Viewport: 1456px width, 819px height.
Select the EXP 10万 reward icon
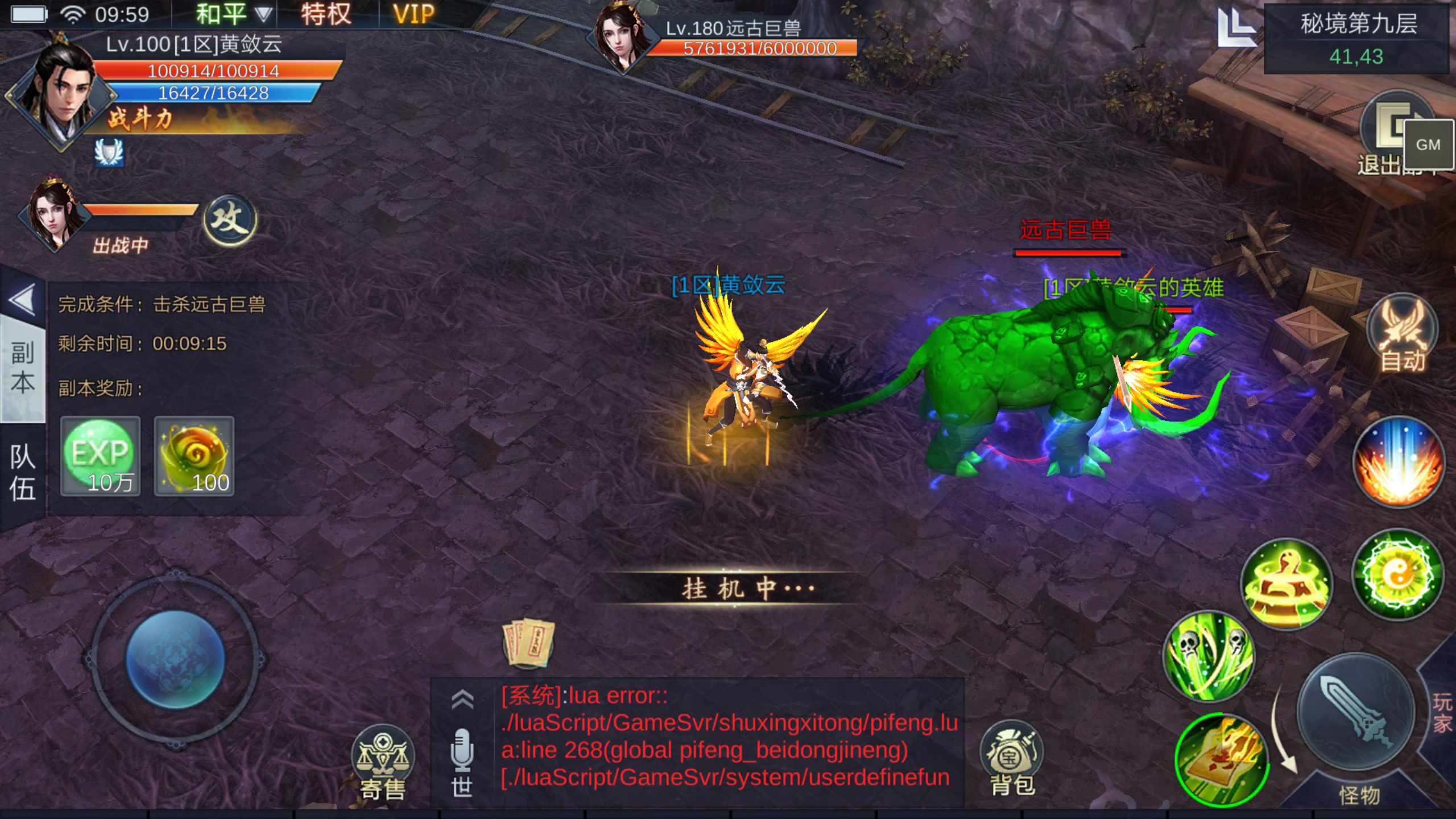click(101, 456)
